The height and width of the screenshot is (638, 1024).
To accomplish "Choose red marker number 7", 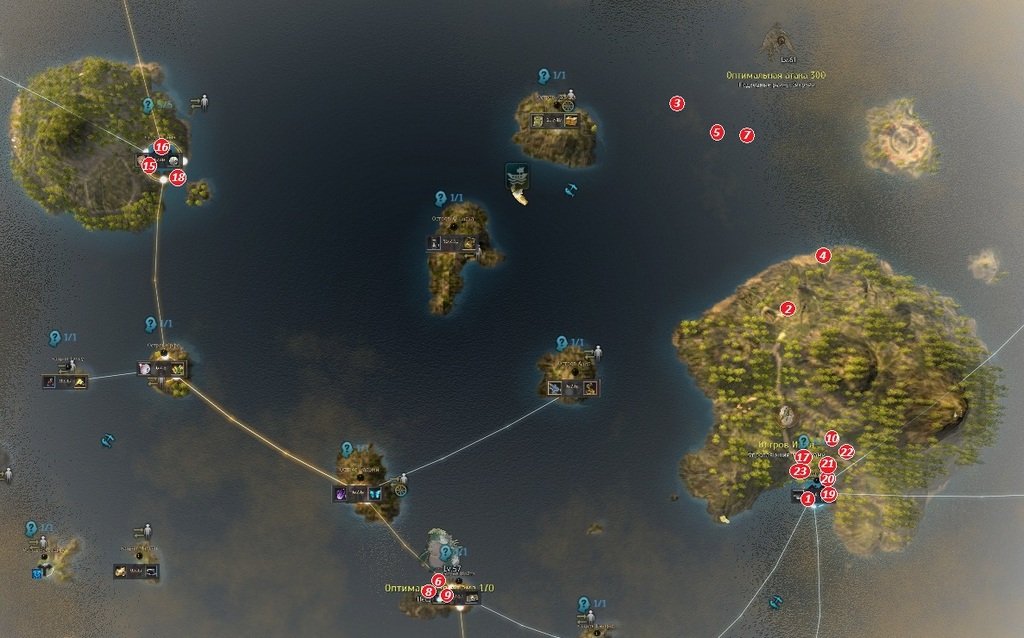I will tap(747, 135).
